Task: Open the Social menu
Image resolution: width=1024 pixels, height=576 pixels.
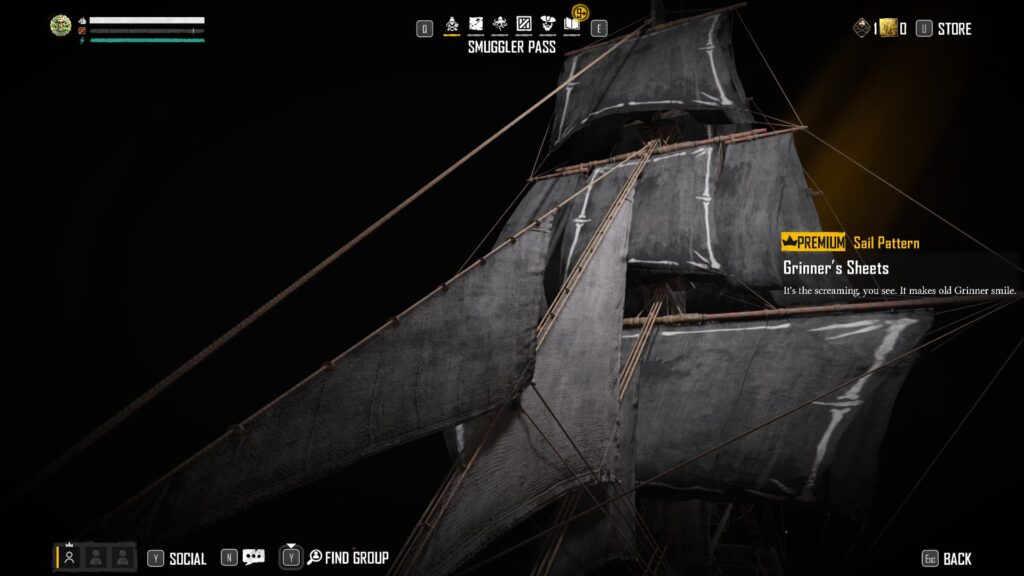Action: [x=187, y=559]
